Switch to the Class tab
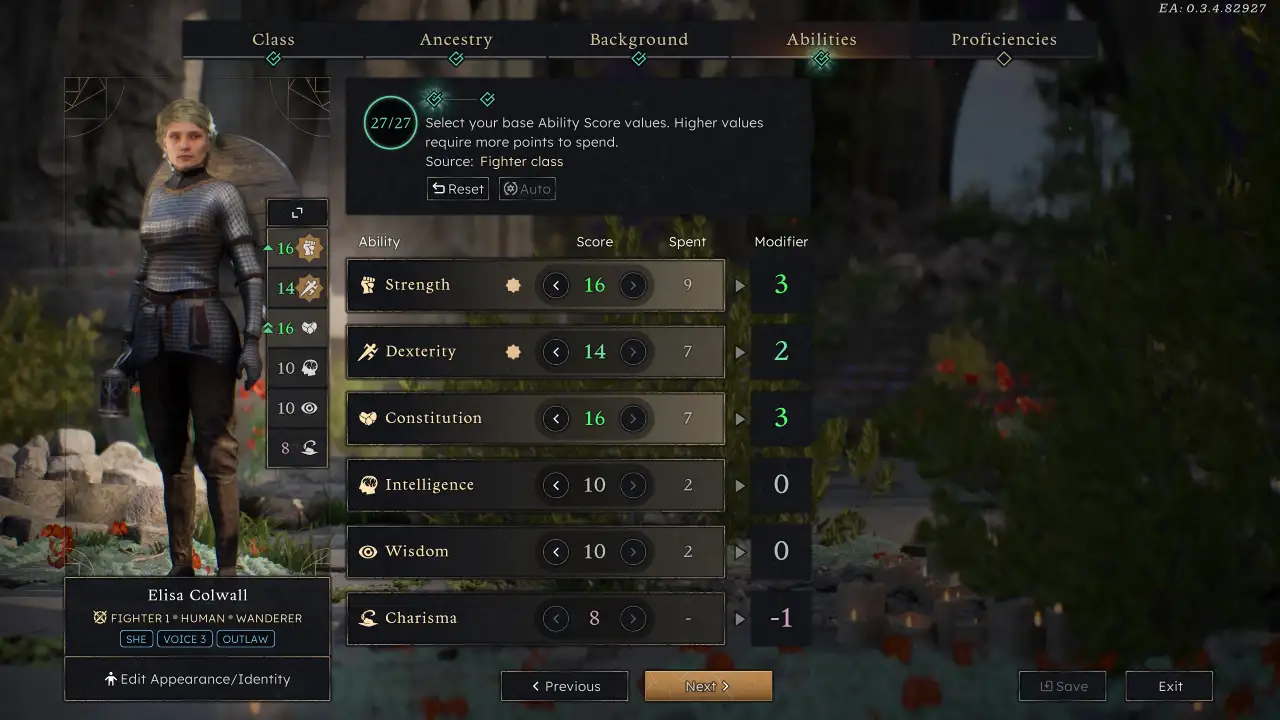 tap(273, 39)
